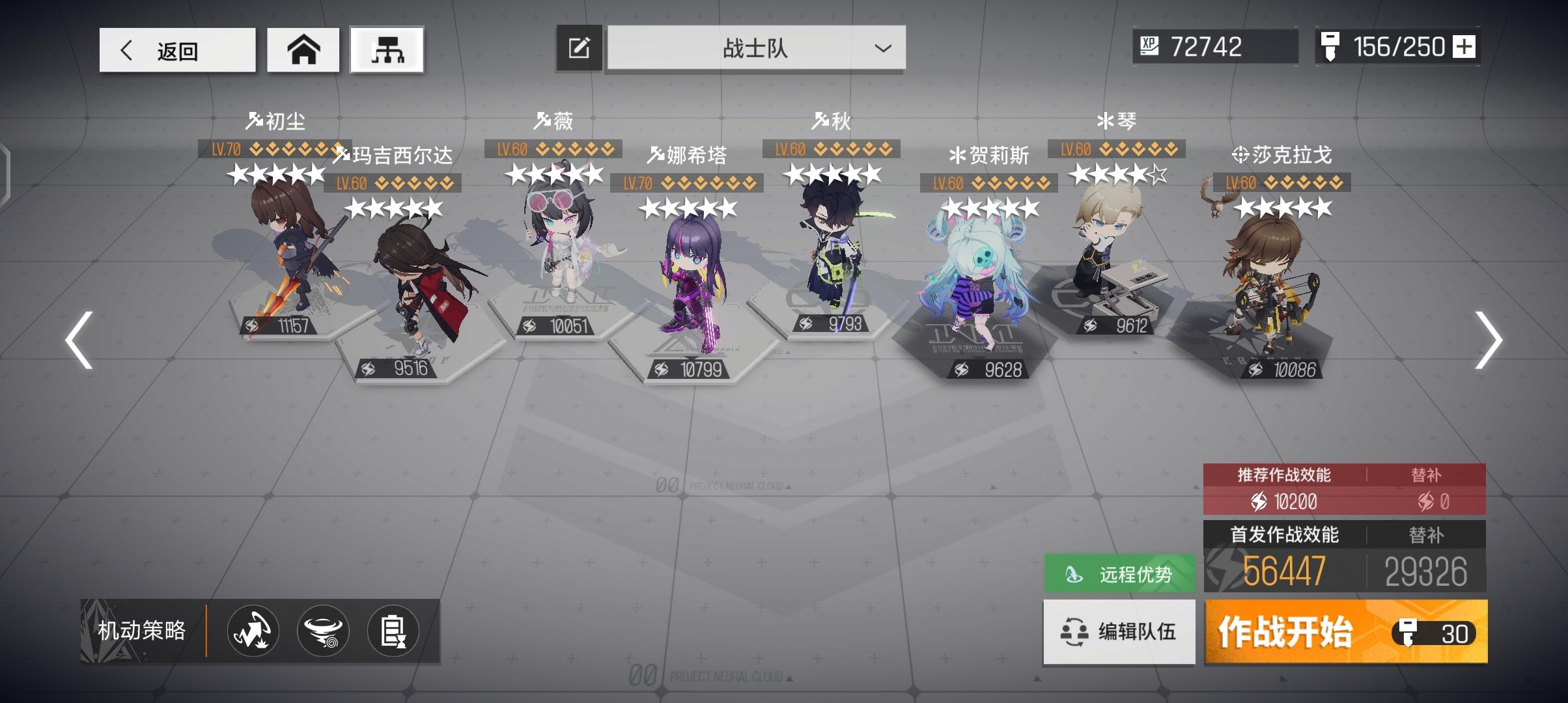The height and width of the screenshot is (703, 1568).
Task: Open the 战士队 team name dropdown
Action: [x=755, y=48]
